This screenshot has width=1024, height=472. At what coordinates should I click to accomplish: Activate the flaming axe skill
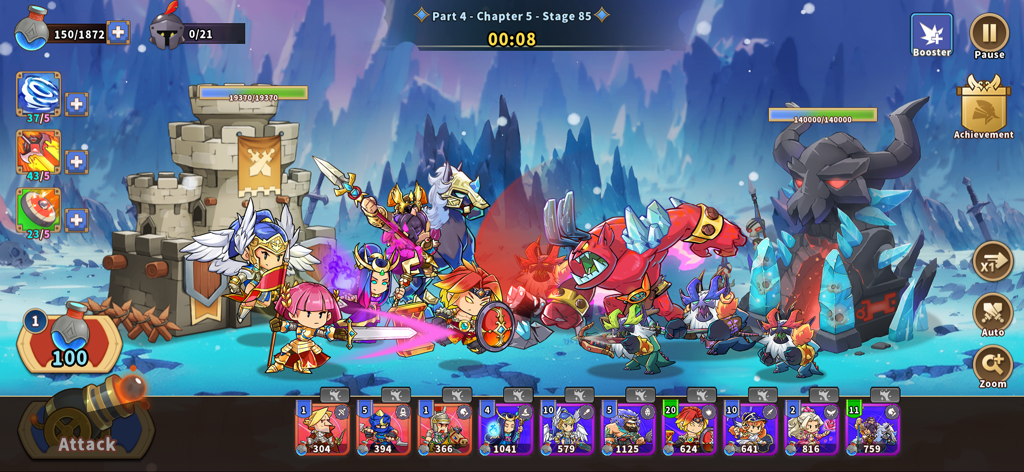[x=38, y=152]
